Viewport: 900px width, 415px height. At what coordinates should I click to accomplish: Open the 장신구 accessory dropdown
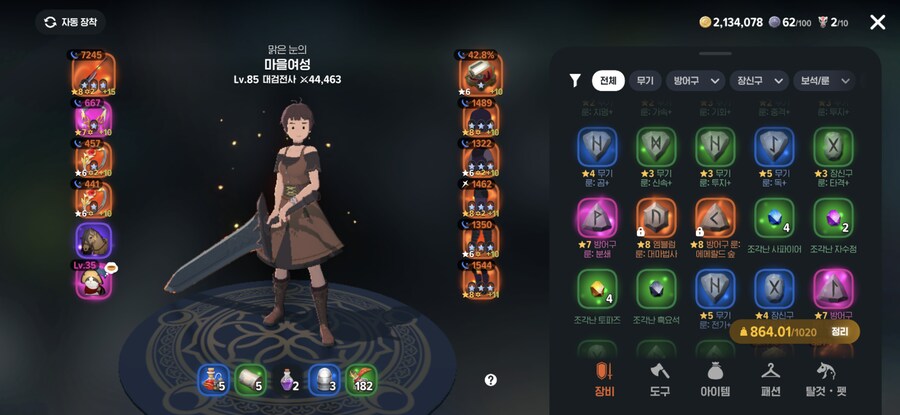click(758, 81)
